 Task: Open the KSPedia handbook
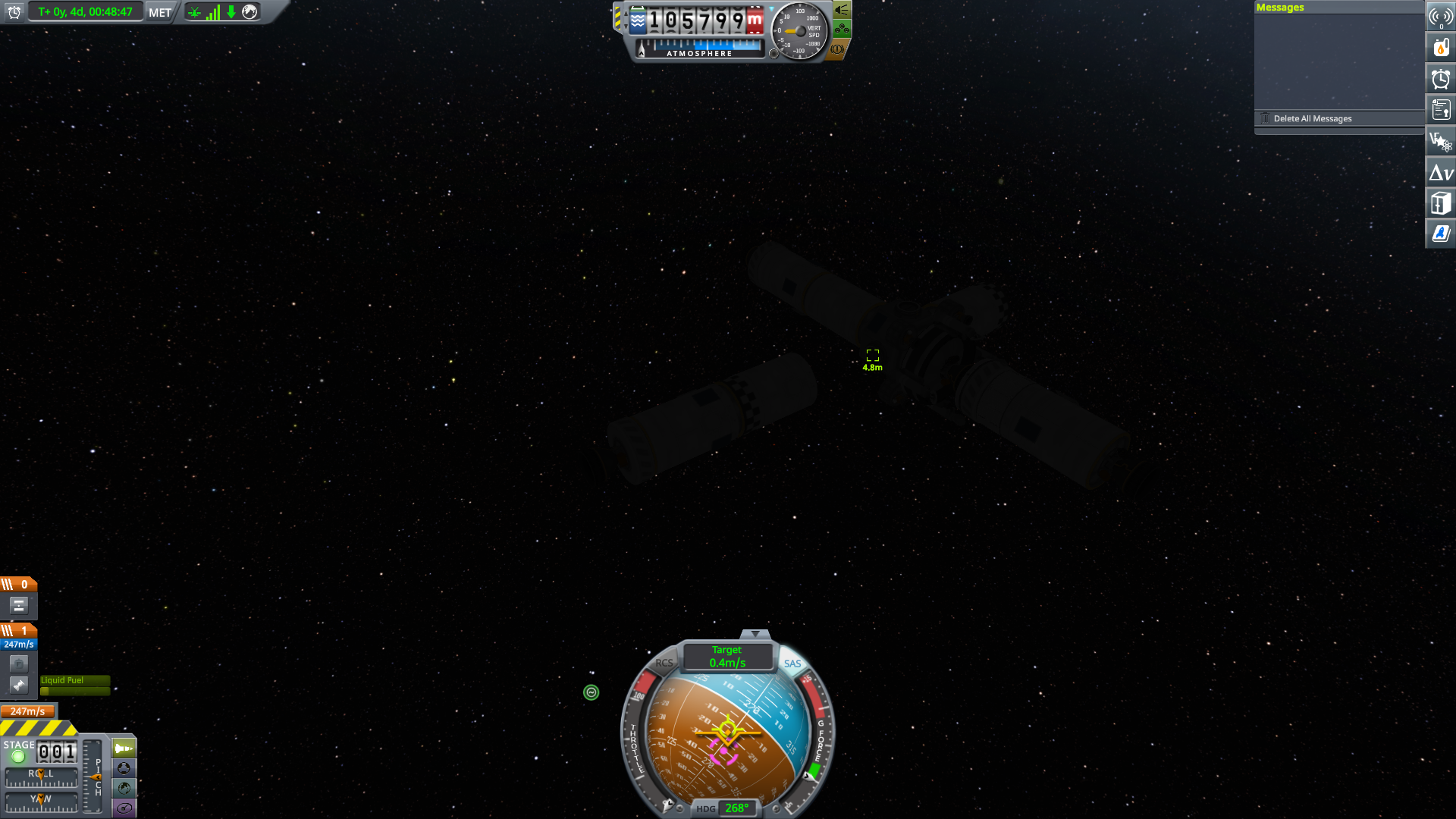pos(1440,233)
